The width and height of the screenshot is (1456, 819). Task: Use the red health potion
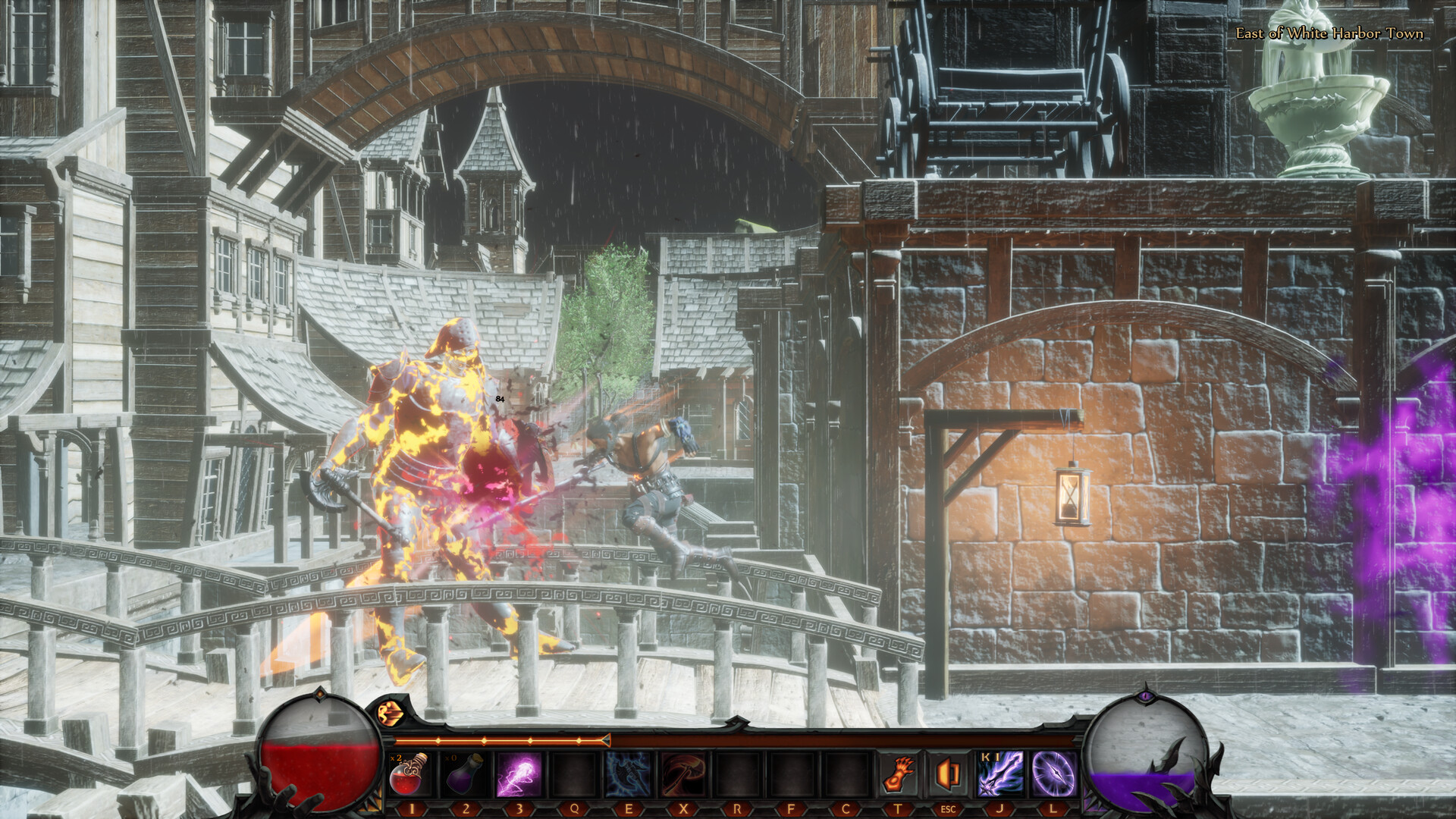pyautogui.click(x=409, y=774)
